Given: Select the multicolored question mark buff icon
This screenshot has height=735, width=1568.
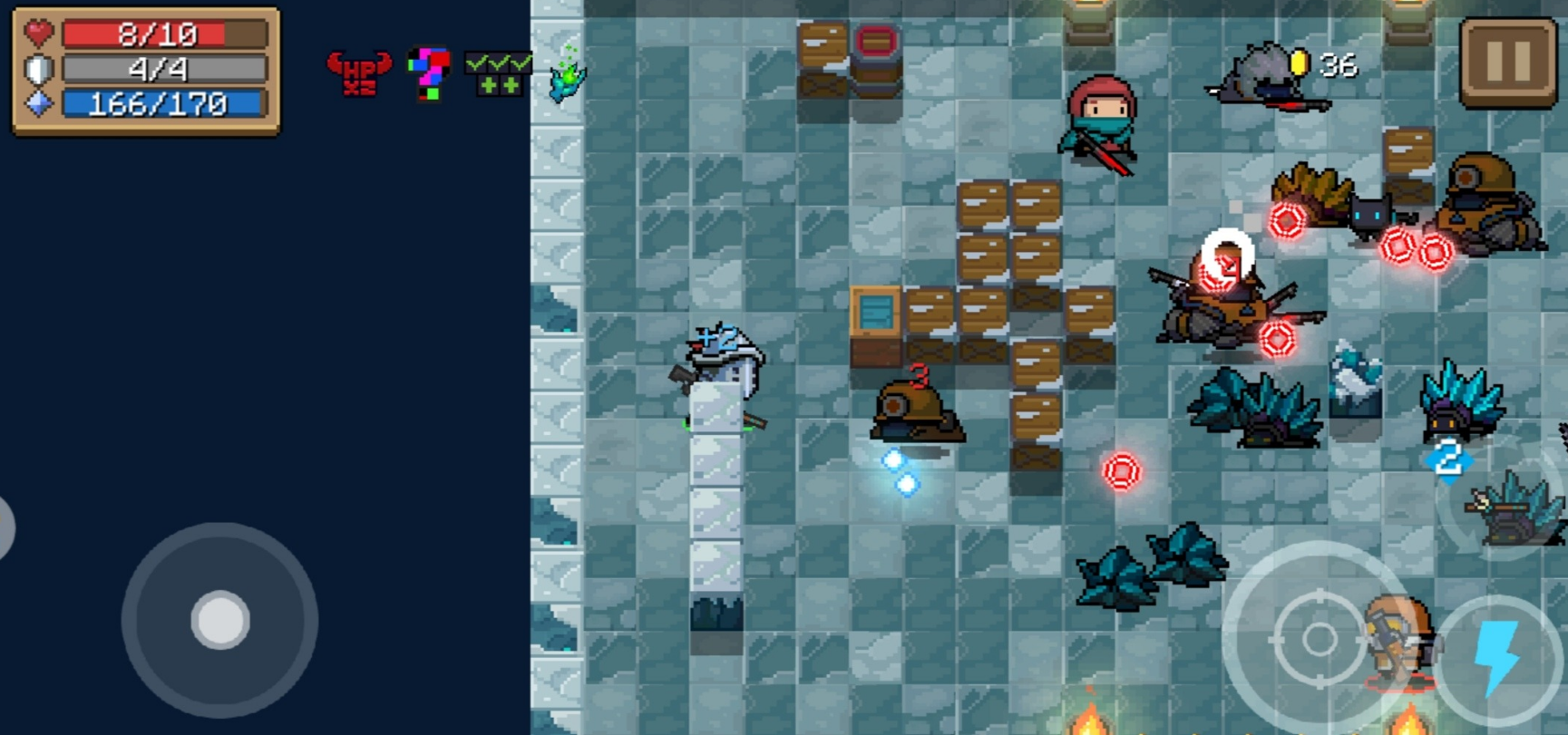Looking at the screenshot, I should [x=428, y=73].
